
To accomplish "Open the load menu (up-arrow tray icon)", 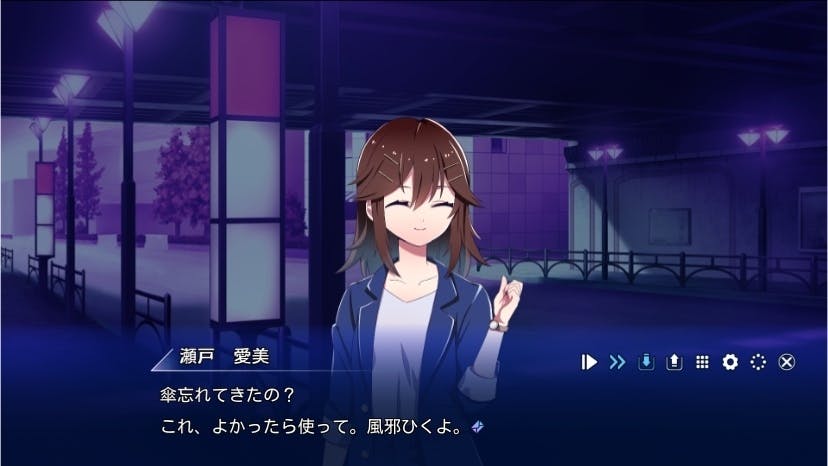I will [x=674, y=362].
